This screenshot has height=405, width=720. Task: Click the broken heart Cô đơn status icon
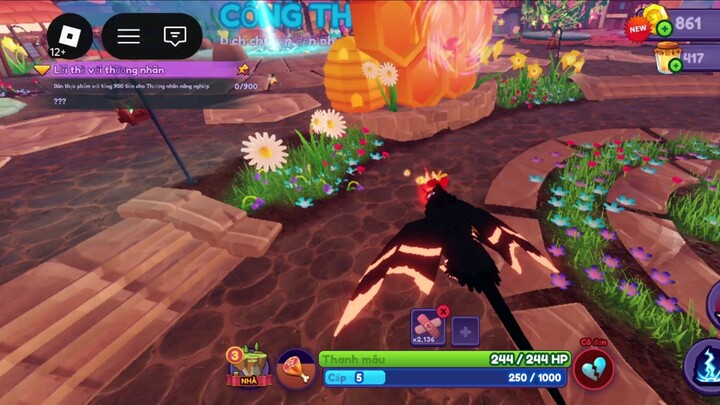593,367
